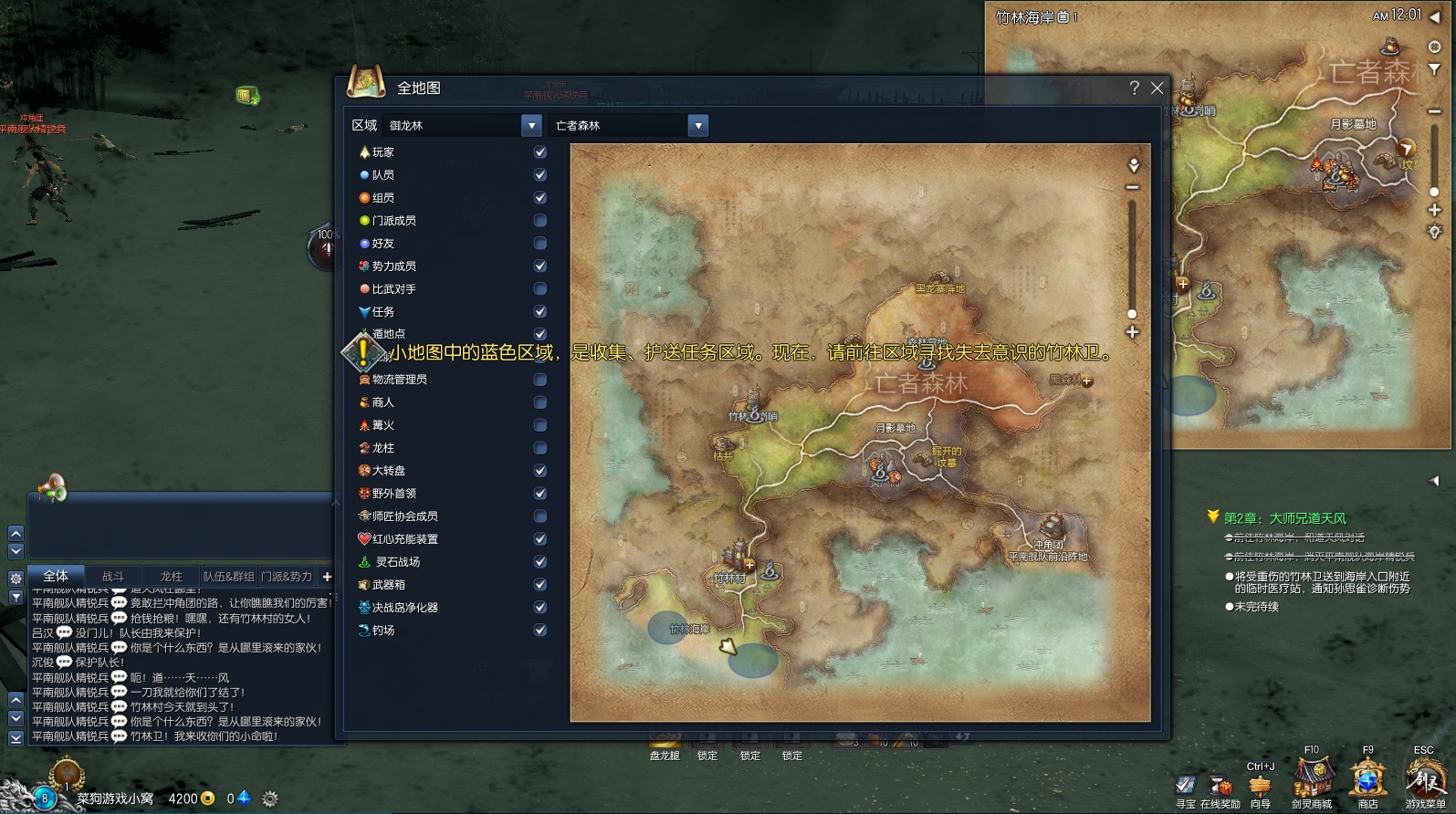Image resolution: width=1456 pixels, height=814 pixels.
Task: Open the map help question mark
Action: 1134,89
